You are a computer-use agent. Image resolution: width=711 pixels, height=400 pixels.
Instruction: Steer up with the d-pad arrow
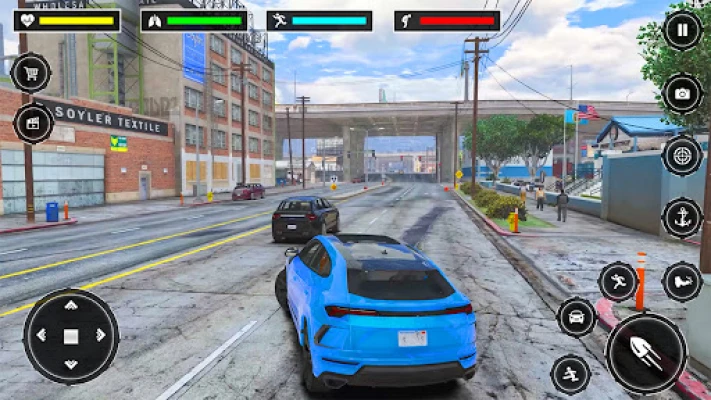71,307
